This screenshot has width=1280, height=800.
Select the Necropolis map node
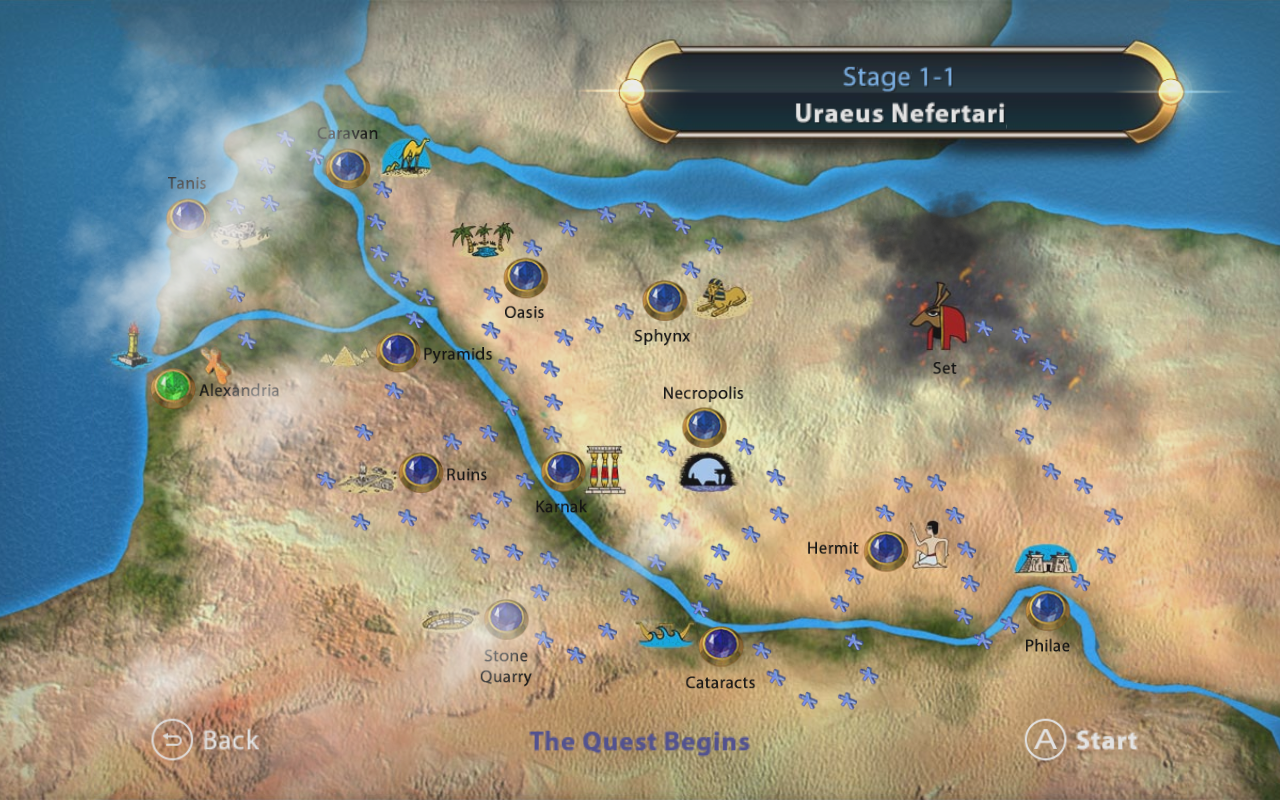(x=703, y=427)
